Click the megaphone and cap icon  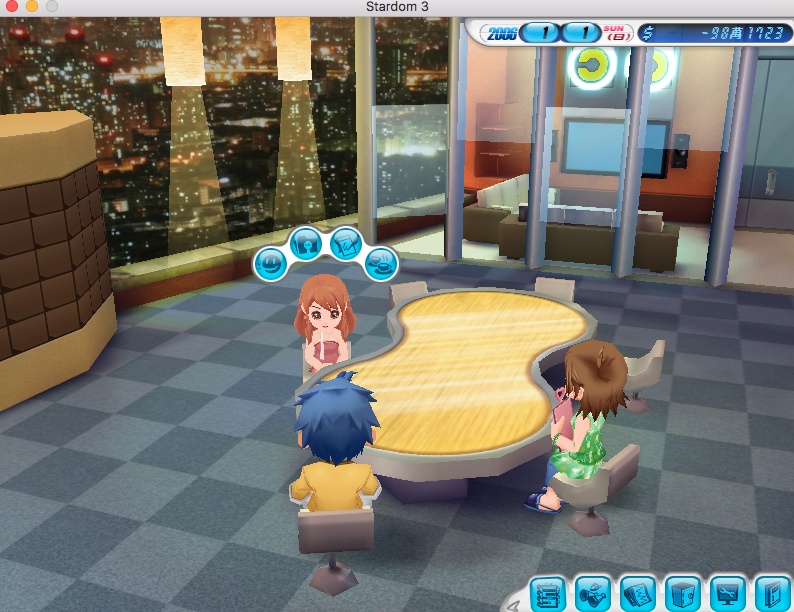[x=592, y=593]
